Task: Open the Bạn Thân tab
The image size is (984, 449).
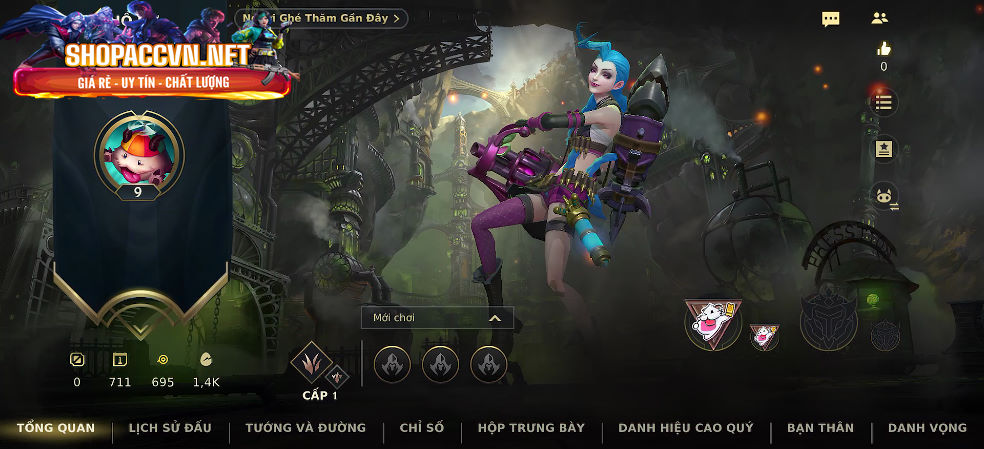Action: pyautogui.click(x=820, y=428)
